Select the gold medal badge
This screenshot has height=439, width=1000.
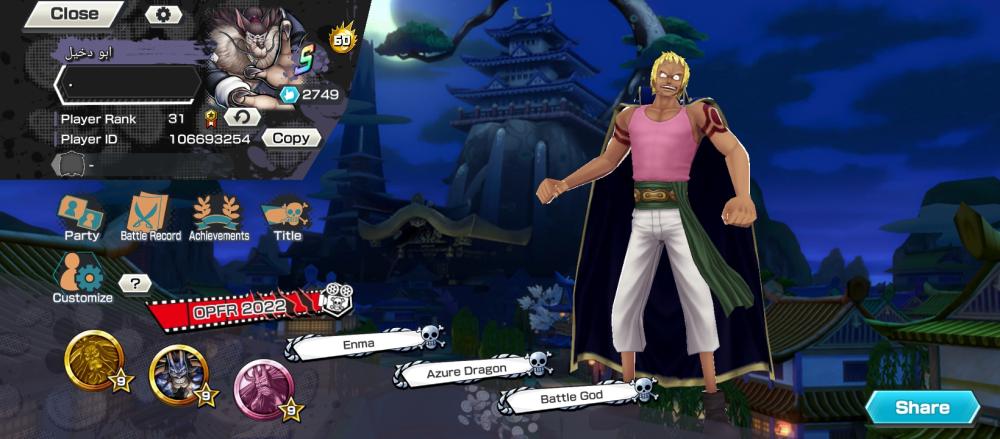[94, 360]
